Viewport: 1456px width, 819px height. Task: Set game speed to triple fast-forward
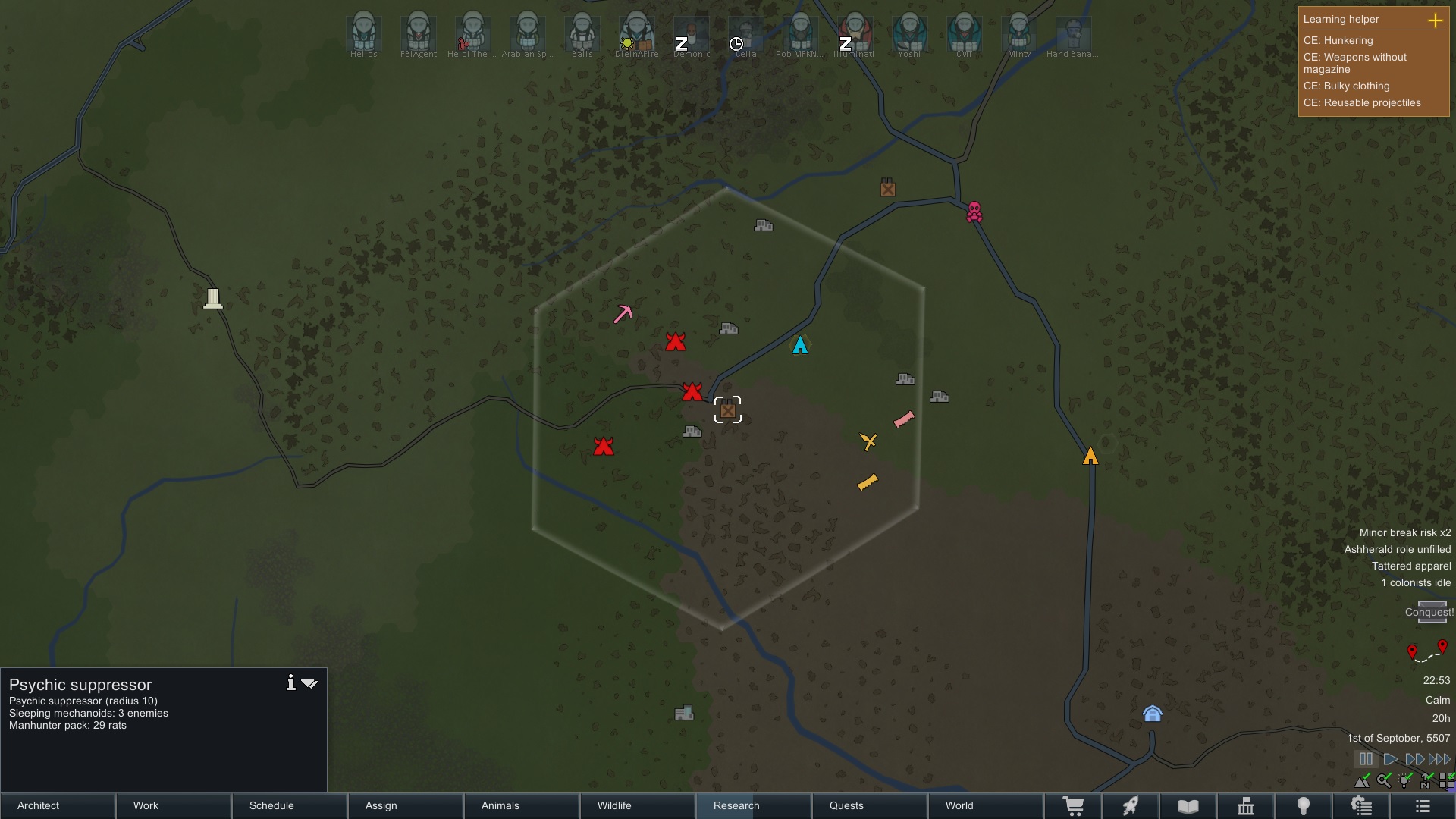point(1439,759)
